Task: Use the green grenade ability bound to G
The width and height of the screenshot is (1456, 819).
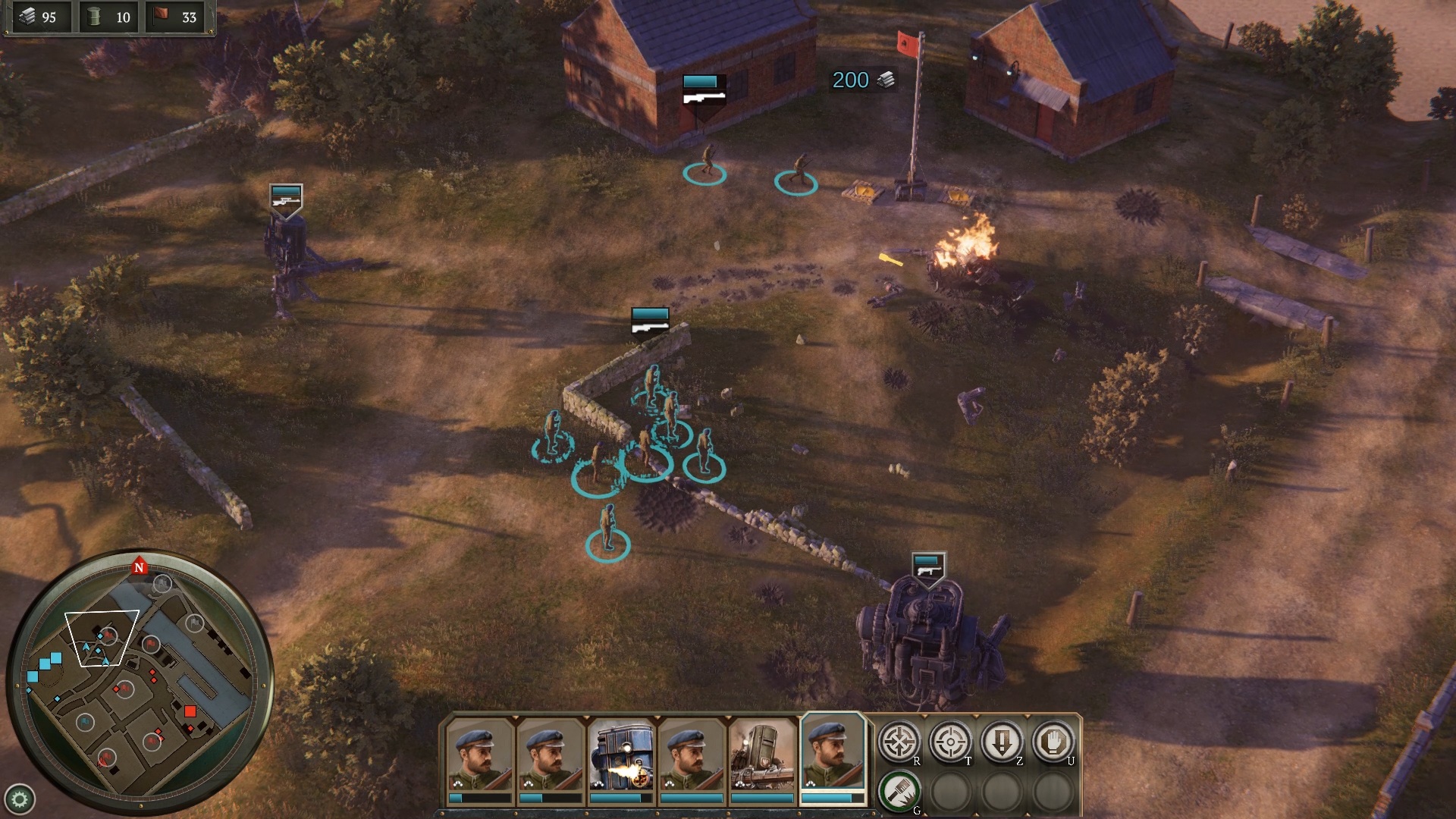Action: point(900,790)
